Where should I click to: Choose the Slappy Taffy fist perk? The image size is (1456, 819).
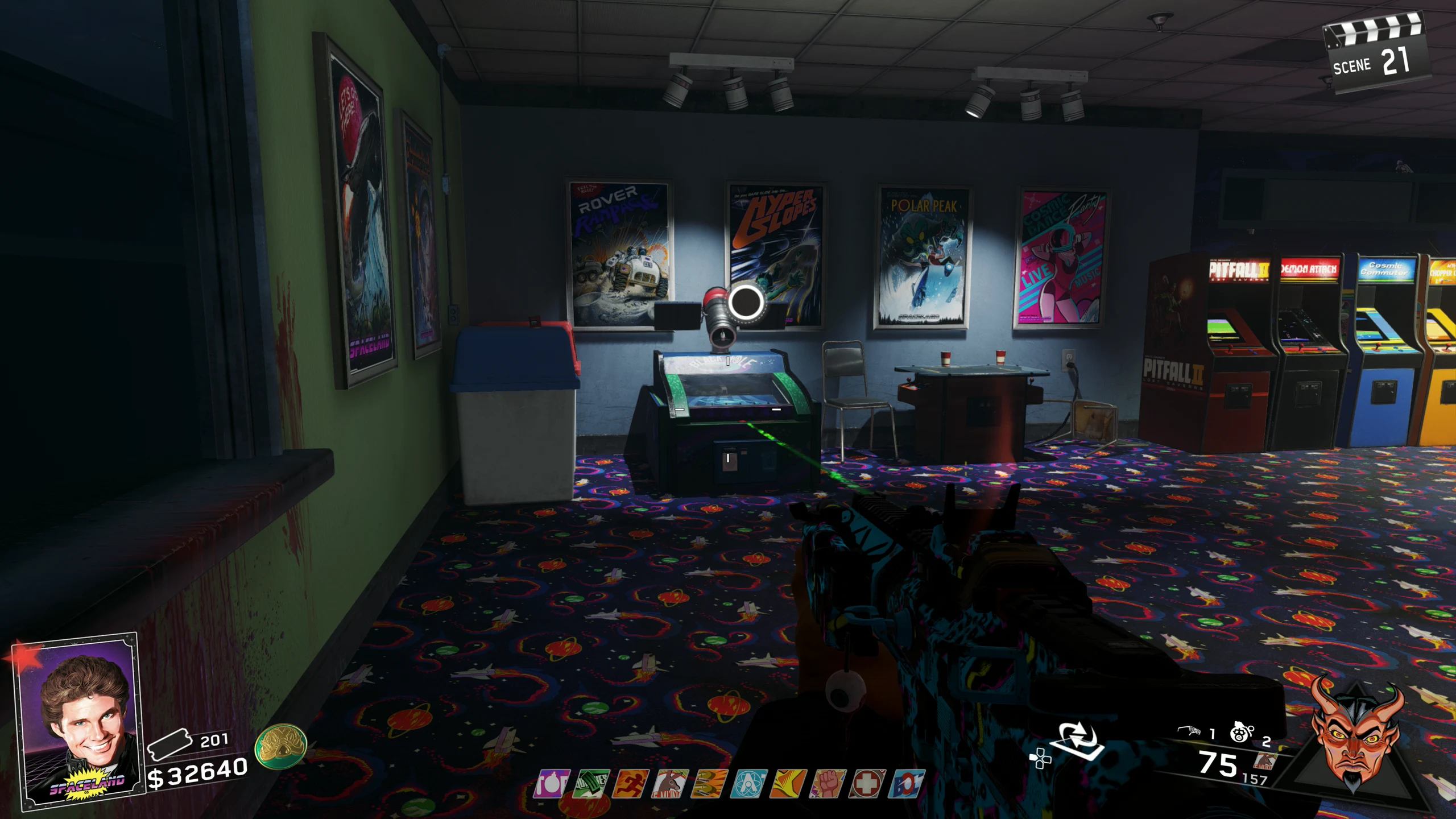click(x=828, y=784)
